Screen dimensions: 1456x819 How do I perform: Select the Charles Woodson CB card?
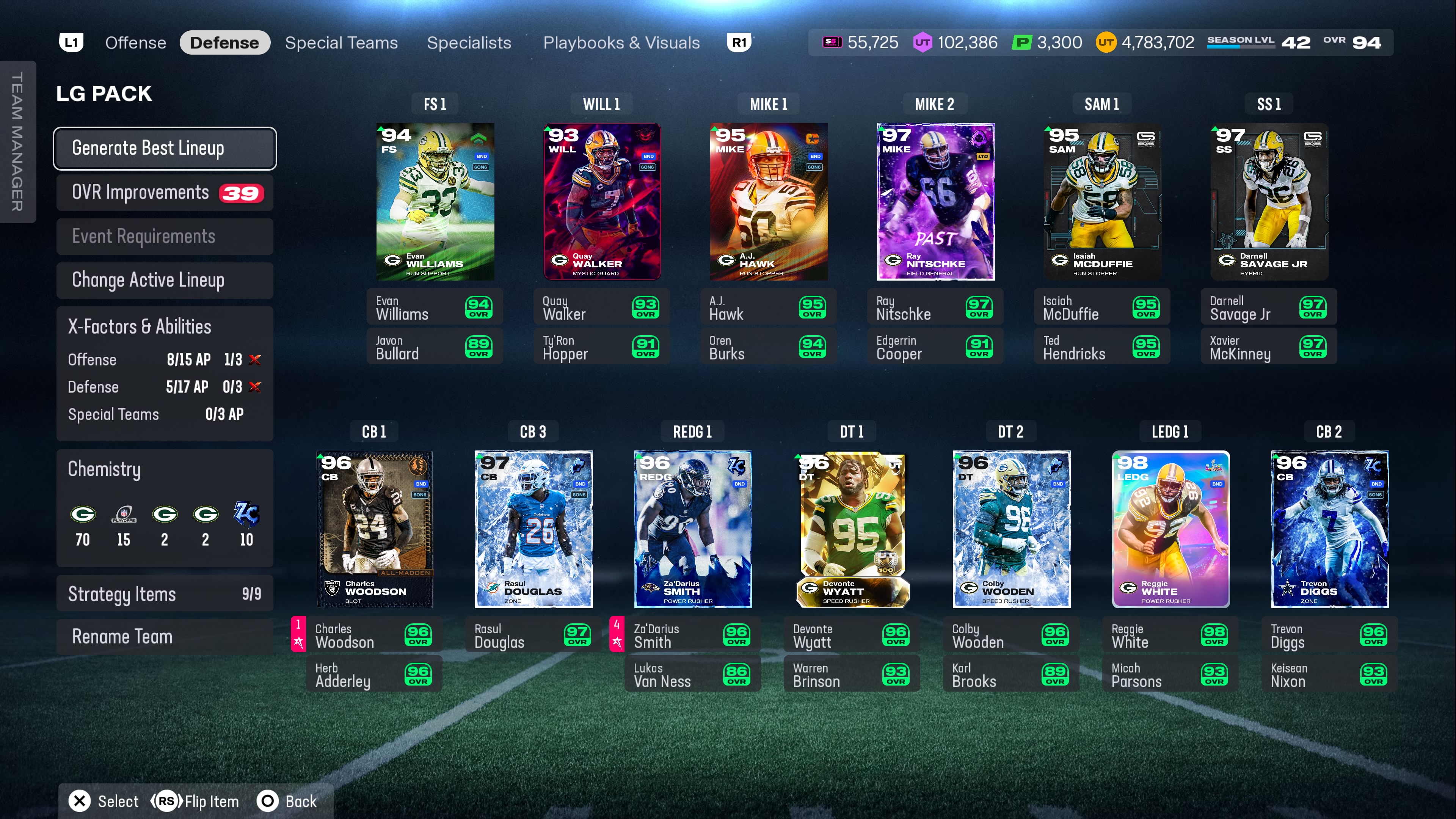point(375,529)
